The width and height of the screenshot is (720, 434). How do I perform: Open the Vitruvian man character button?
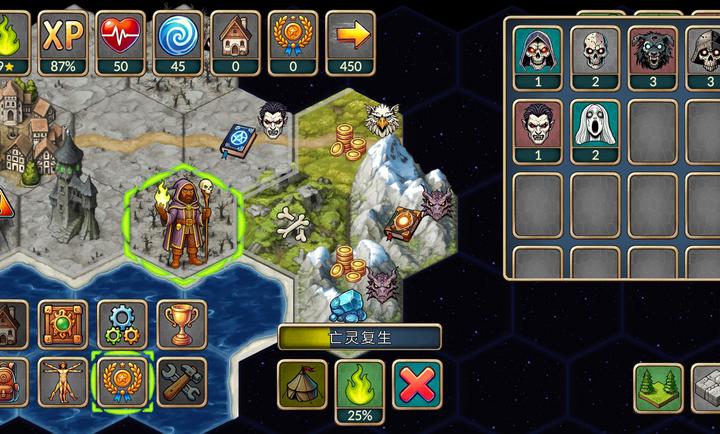pos(64,381)
